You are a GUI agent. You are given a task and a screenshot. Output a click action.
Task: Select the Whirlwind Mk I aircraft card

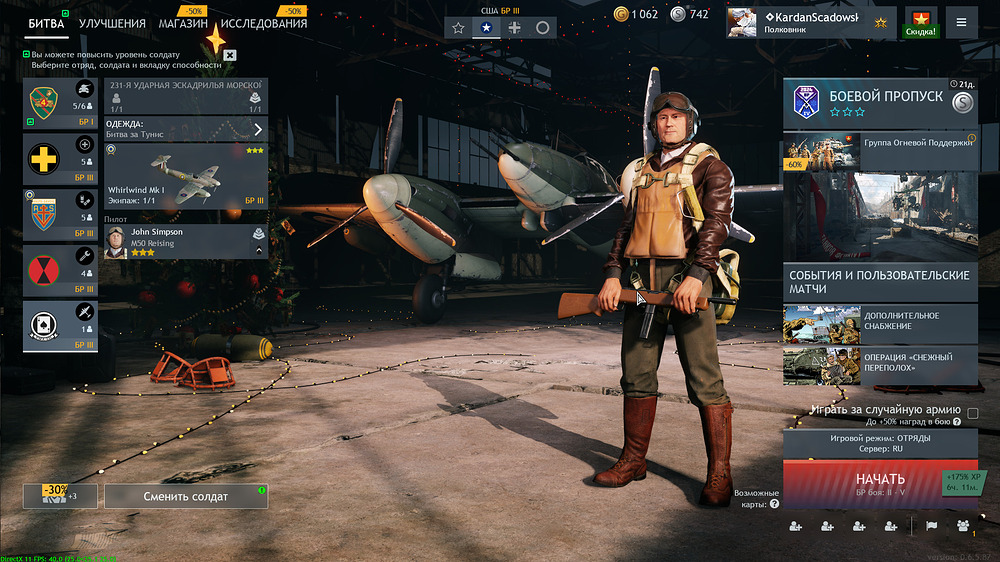186,176
